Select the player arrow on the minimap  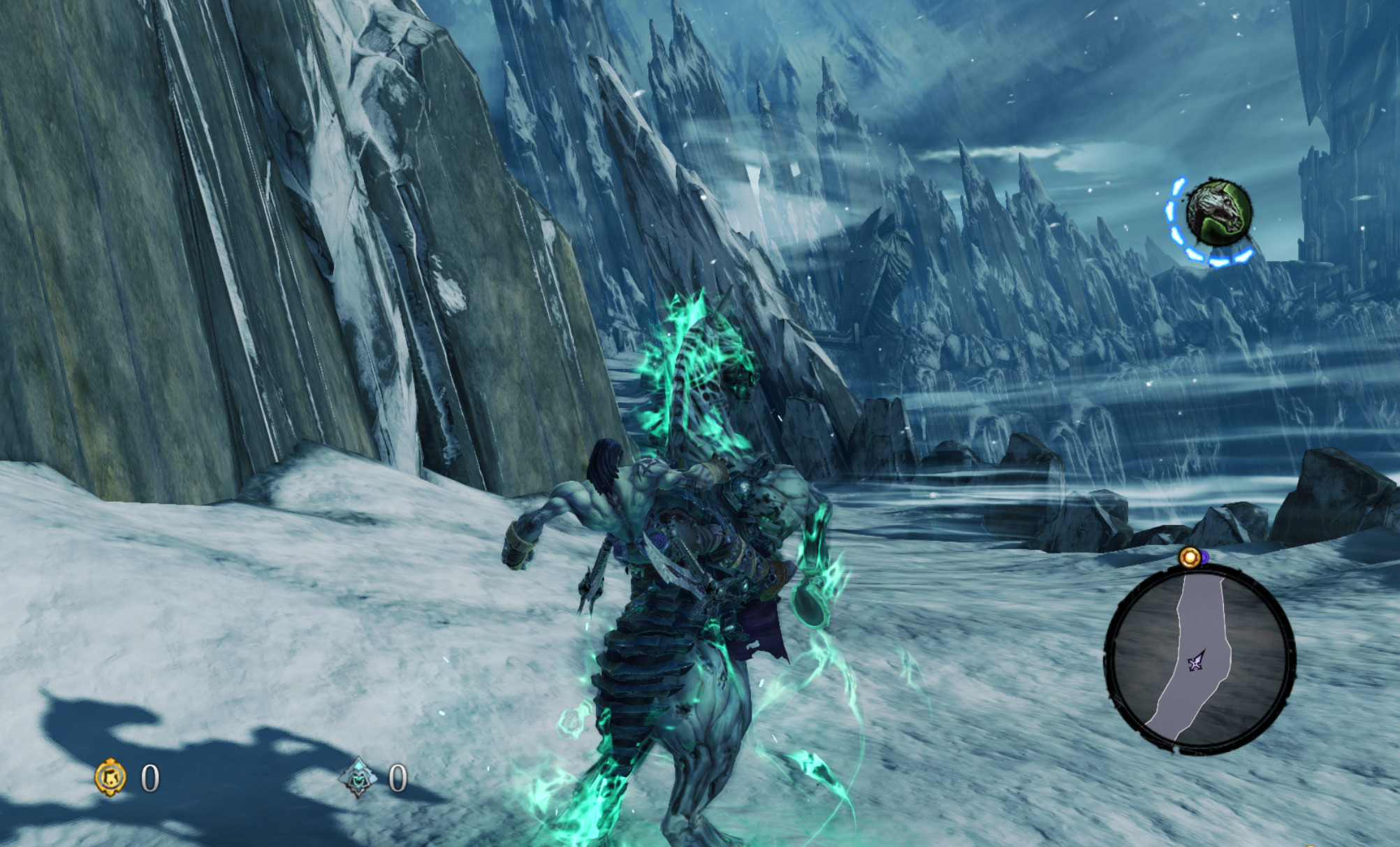(1196, 660)
